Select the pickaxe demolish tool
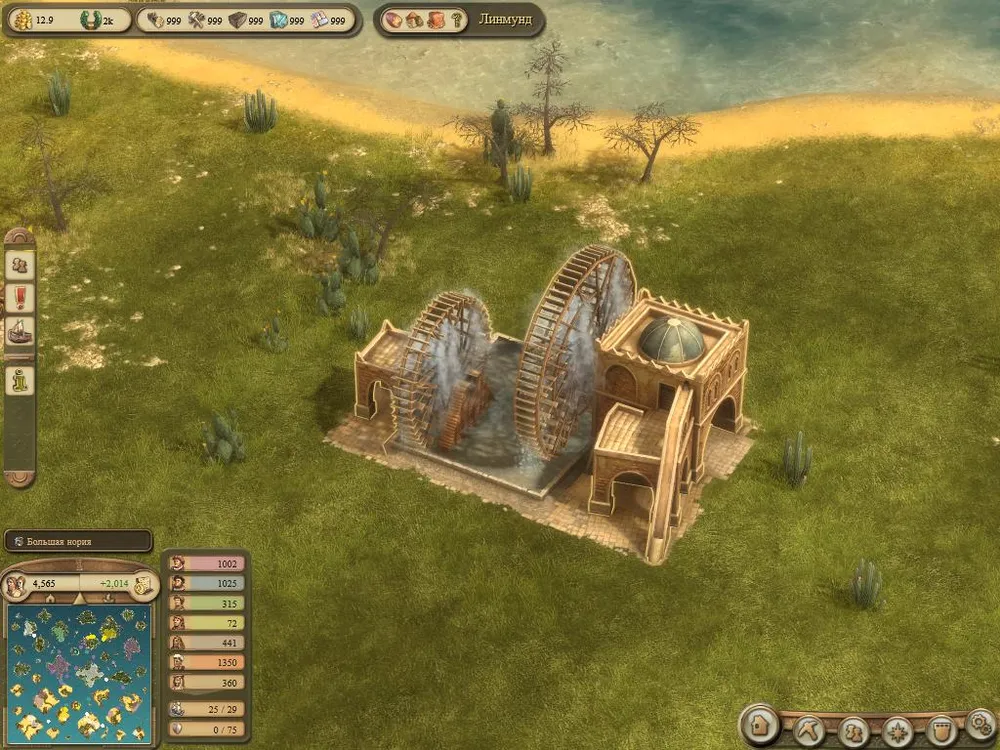The height and width of the screenshot is (750, 1000). click(809, 730)
